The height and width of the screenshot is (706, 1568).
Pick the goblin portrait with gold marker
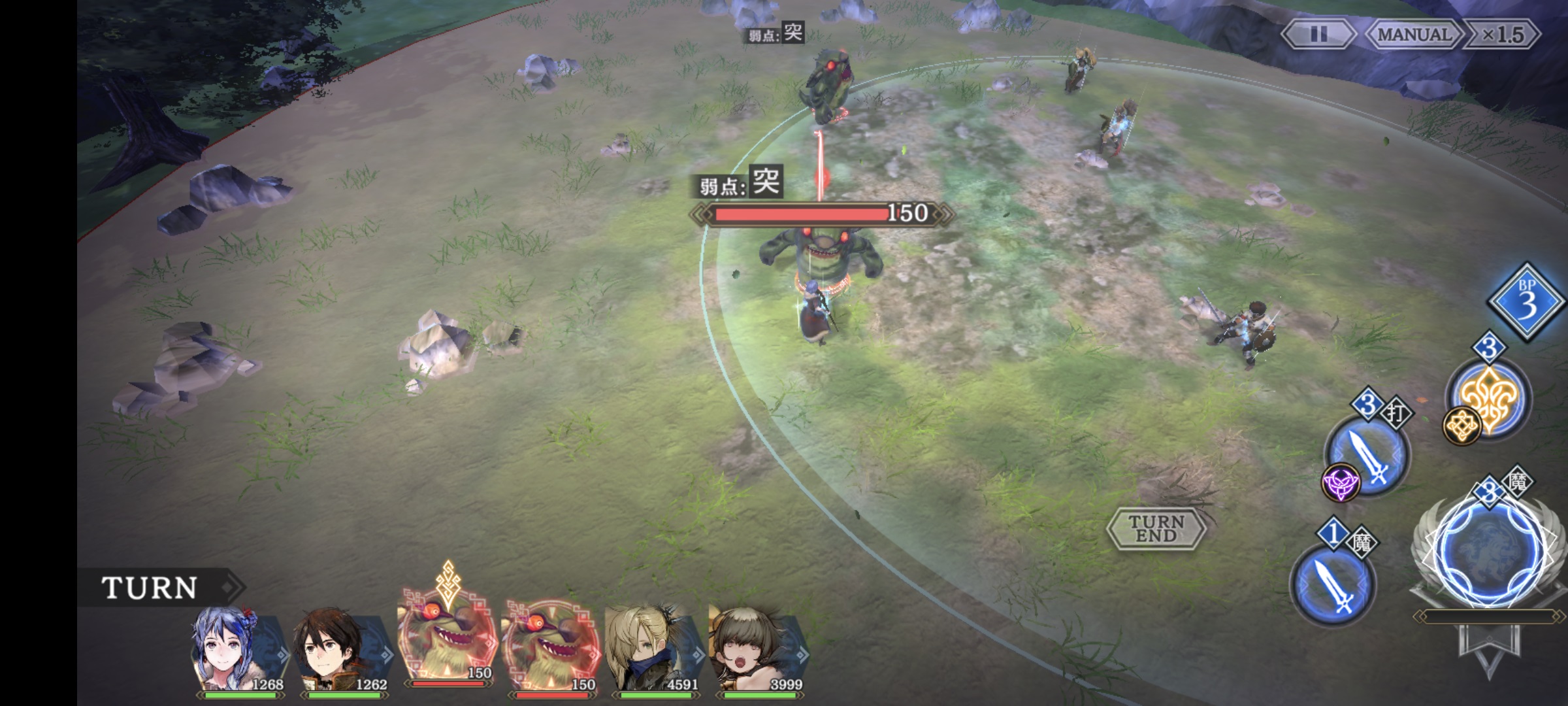click(448, 644)
